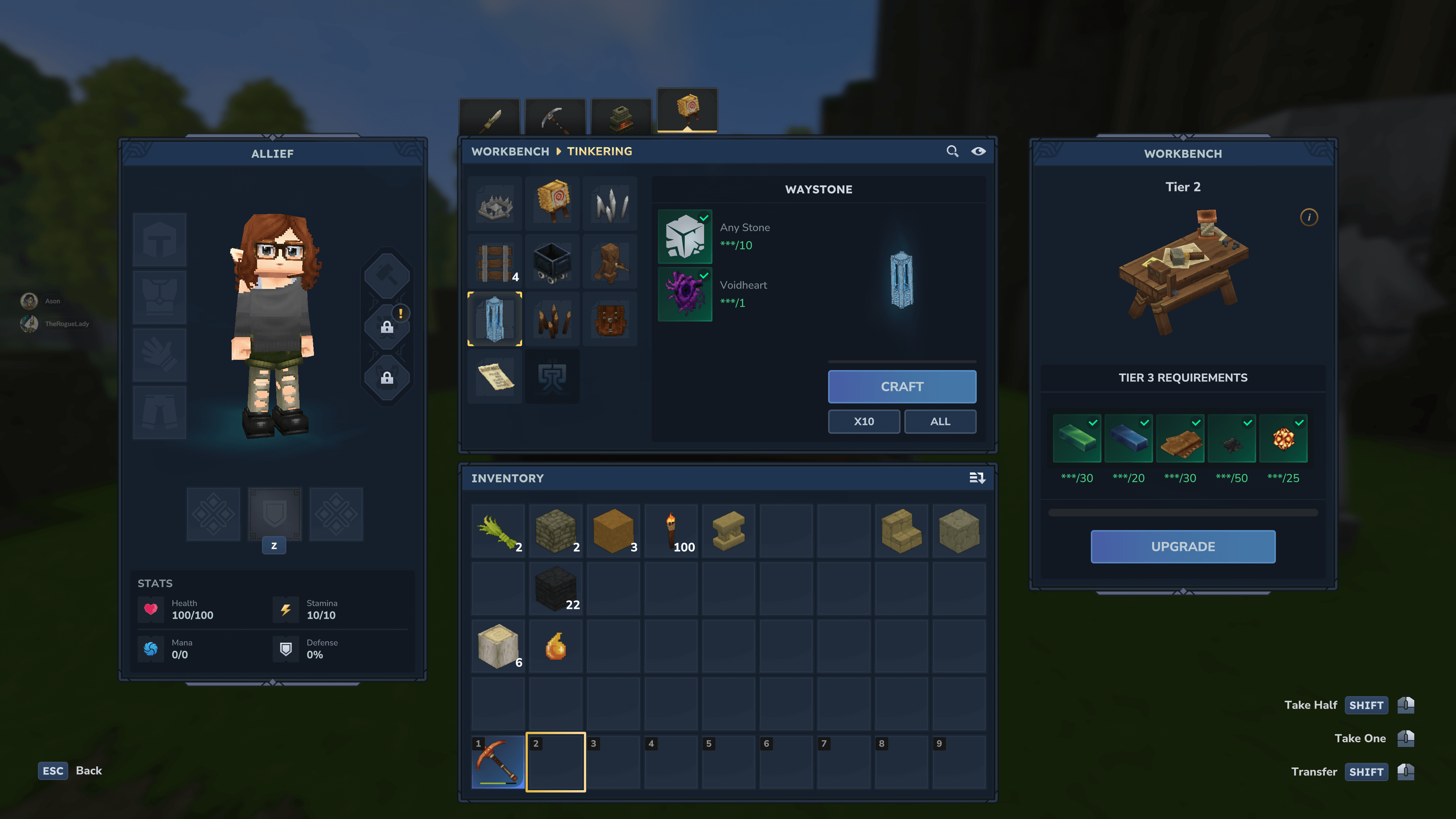Select the torch stack of 100

point(671,531)
